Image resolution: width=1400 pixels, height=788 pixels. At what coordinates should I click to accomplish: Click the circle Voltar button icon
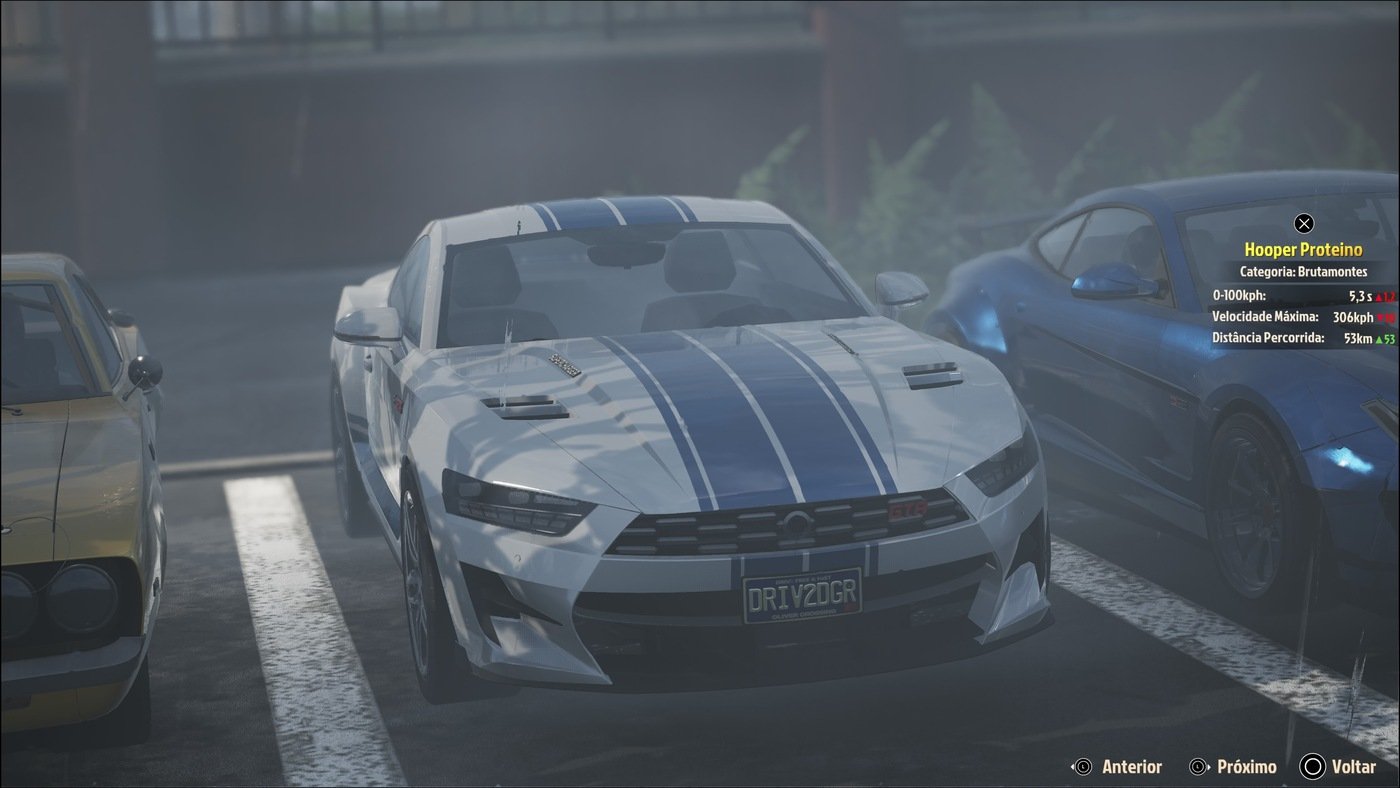pos(1311,766)
